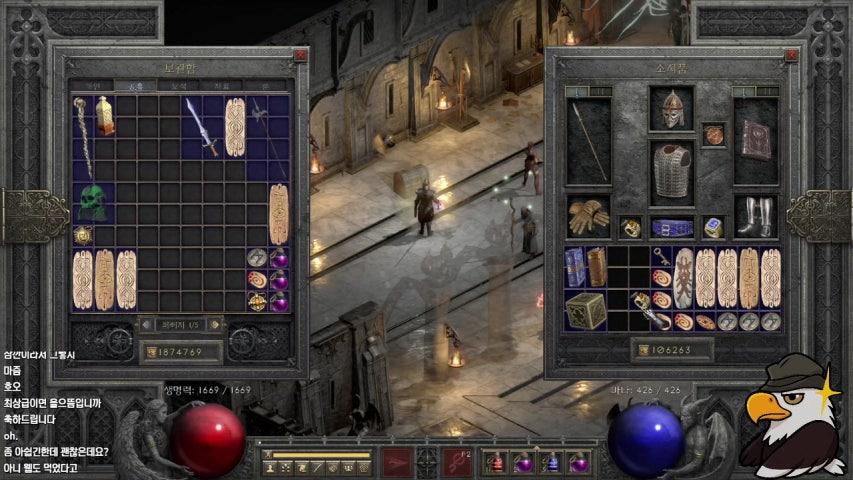The width and height of the screenshot is (853, 480).
Task: Select the equipped helmet slot
Action: pos(671,109)
